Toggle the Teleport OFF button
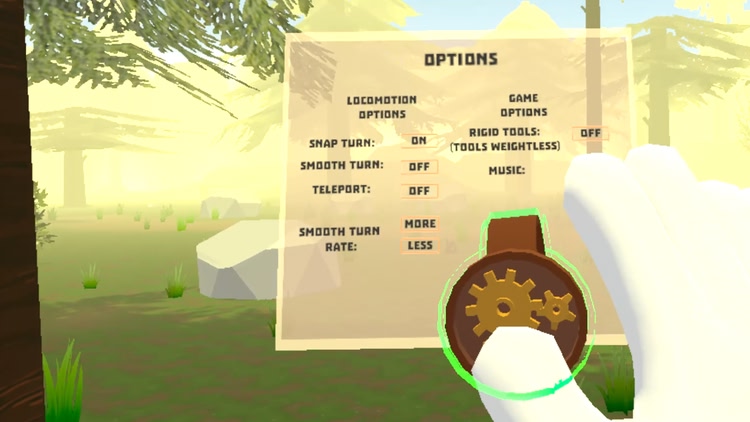Image resolution: width=750 pixels, height=422 pixels. click(419, 191)
